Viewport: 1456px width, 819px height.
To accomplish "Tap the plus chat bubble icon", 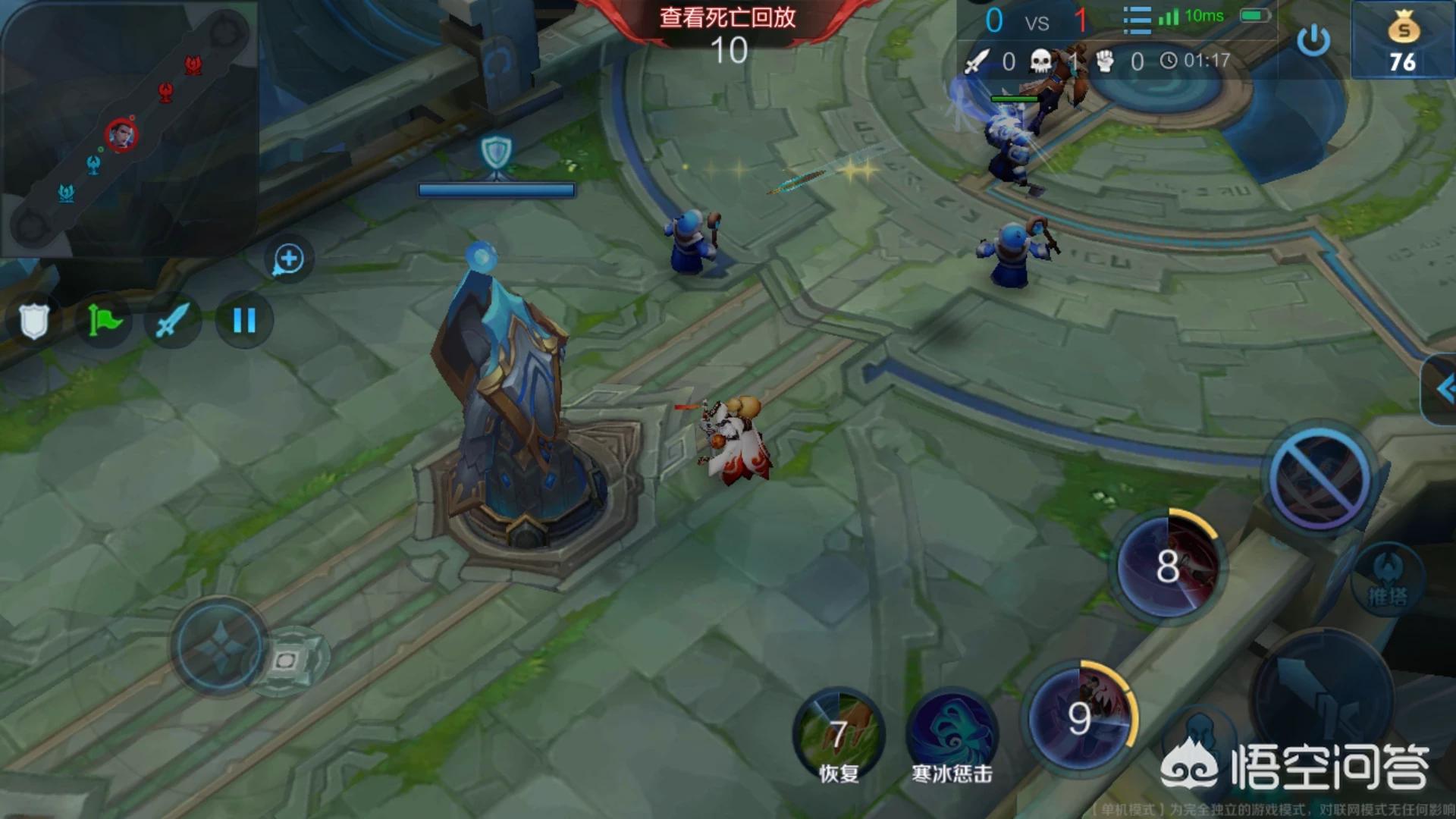I will 288,259.
